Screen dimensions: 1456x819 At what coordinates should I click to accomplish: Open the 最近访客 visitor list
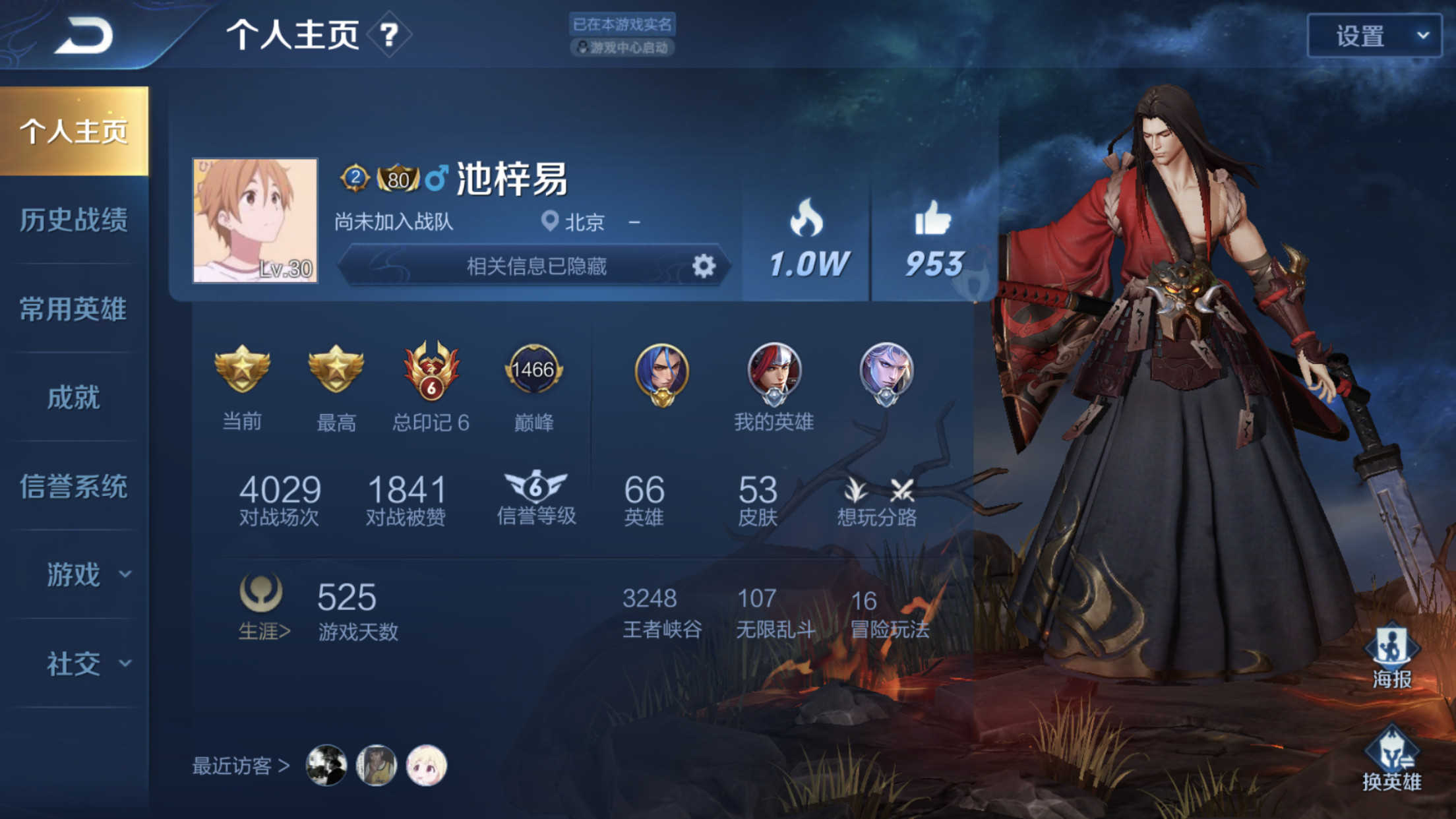point(241,766)
